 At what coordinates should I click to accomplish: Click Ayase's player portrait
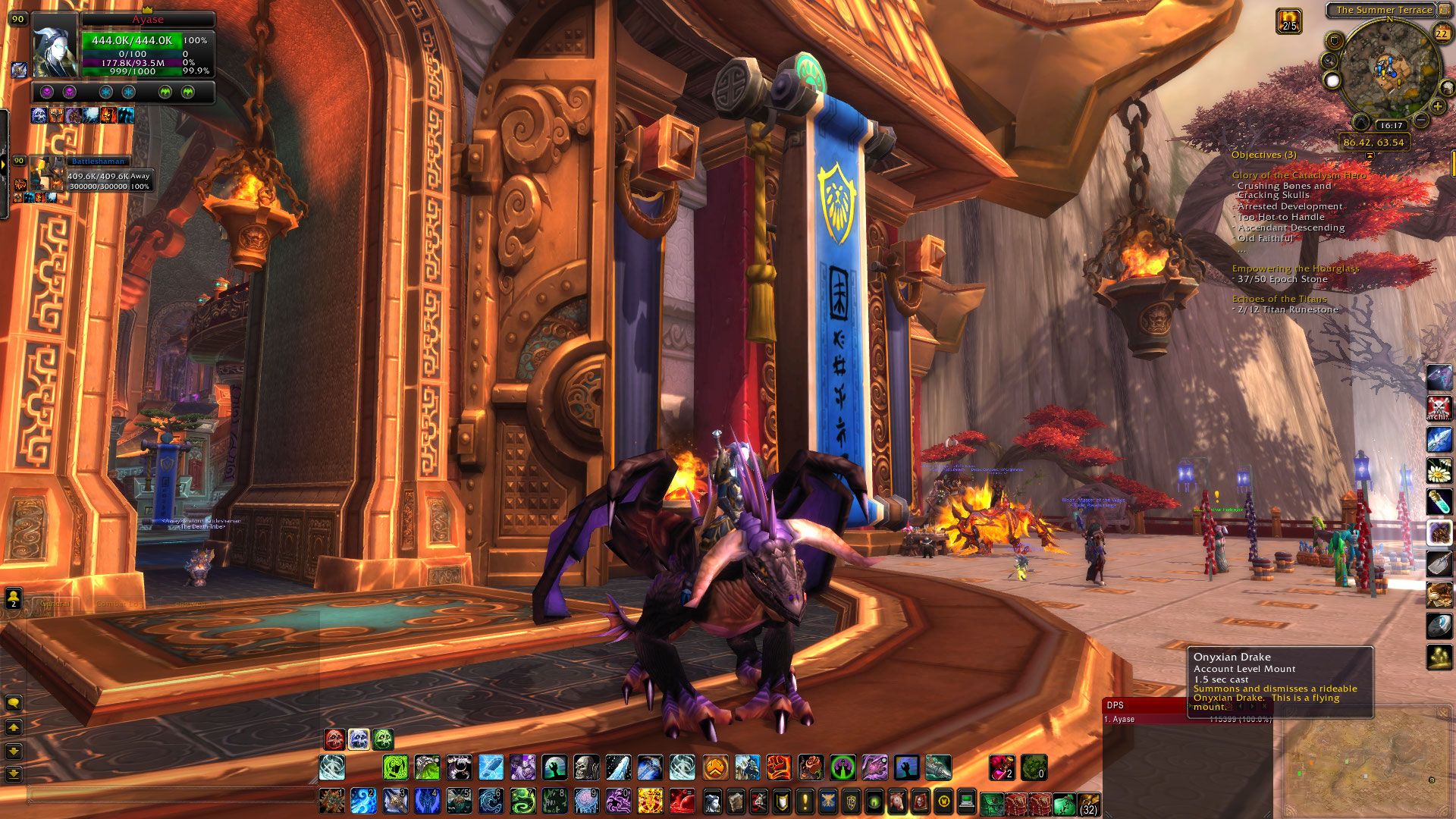coord(55,43)
